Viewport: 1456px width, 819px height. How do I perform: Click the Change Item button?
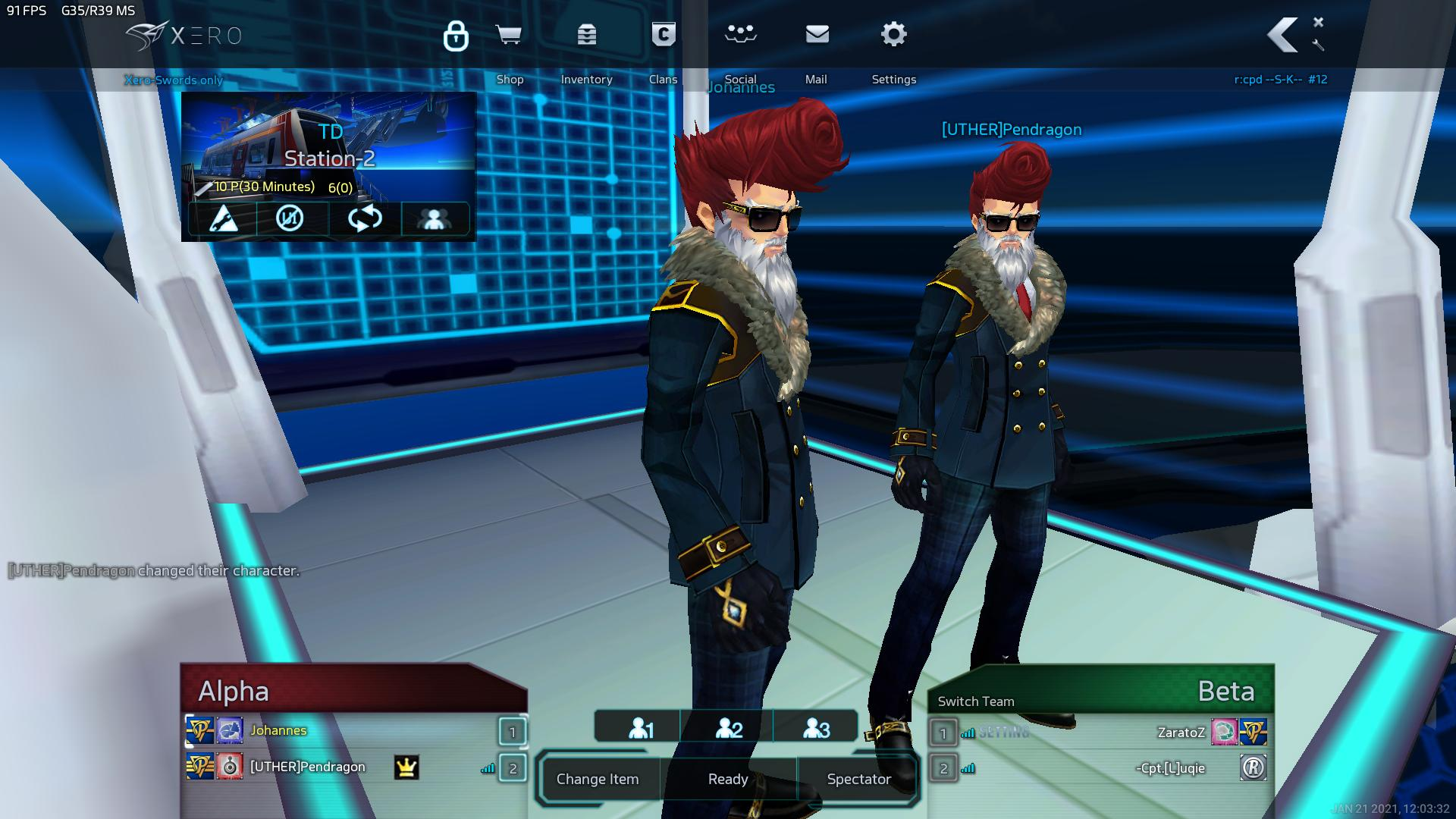(598, 779)
